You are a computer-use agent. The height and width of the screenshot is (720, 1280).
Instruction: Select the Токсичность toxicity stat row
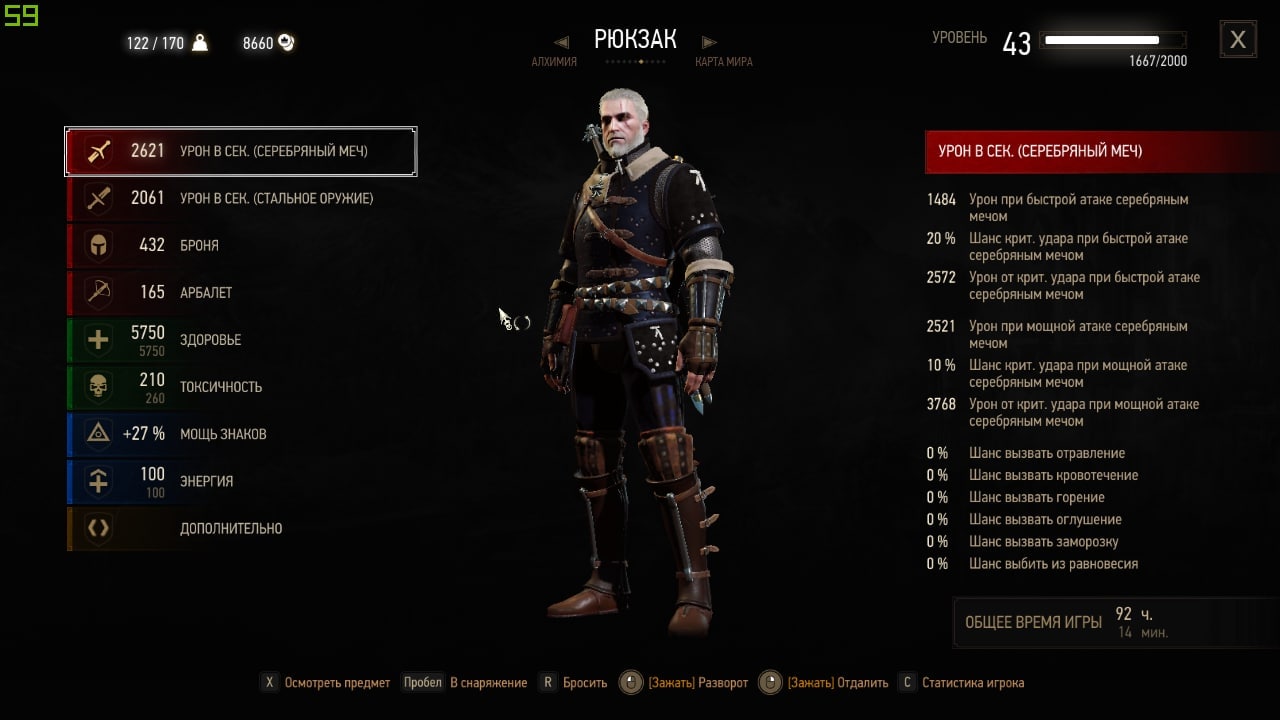click(241, 387)
